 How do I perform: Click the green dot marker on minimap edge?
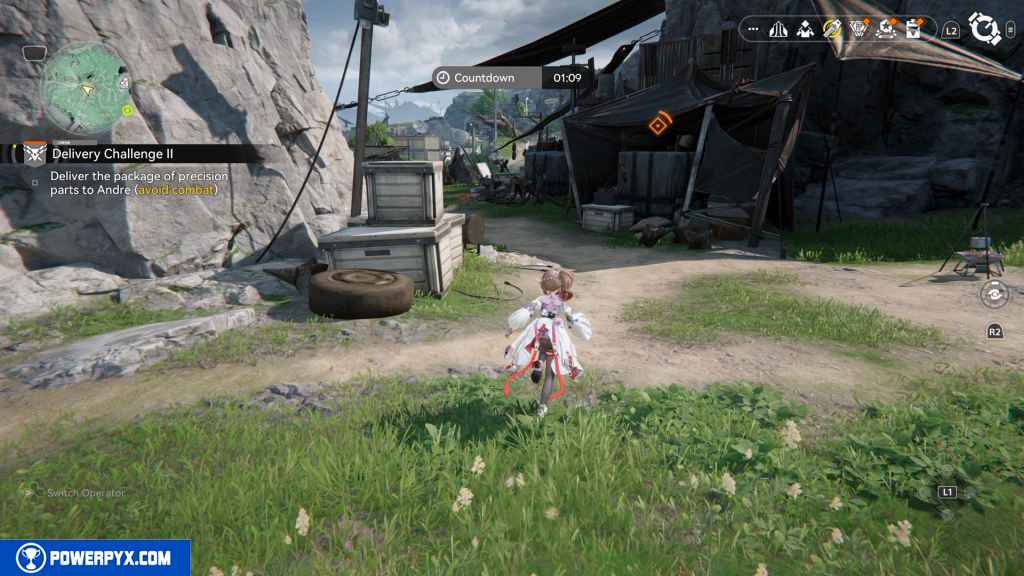[128, 110]
